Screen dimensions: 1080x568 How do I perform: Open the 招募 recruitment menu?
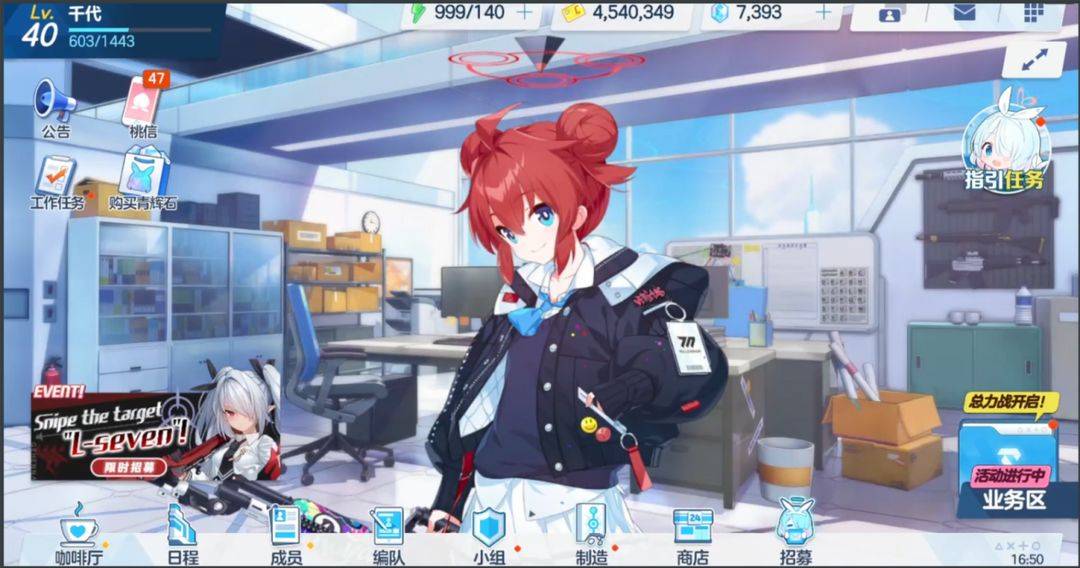point(795,535)
